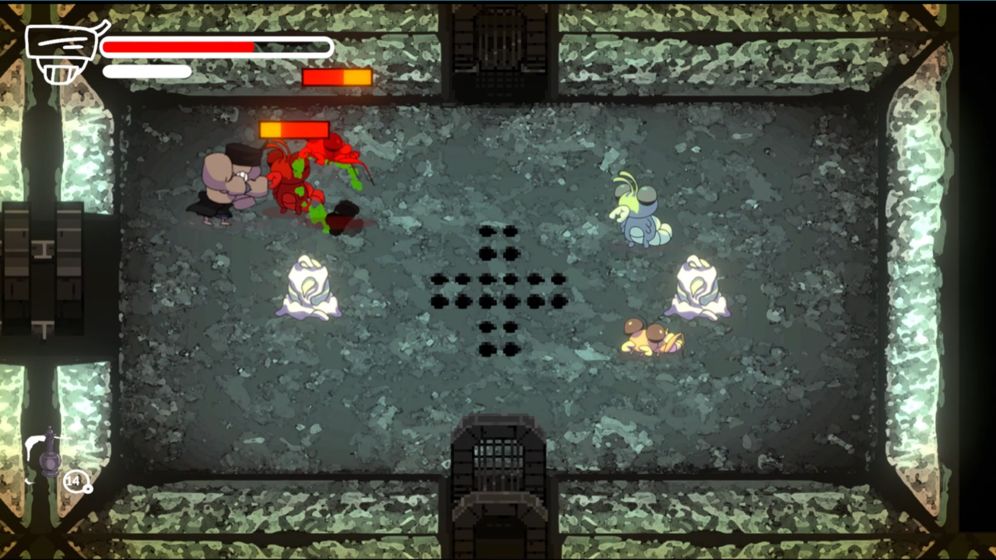This screenshot has height=560, width=996.
Task: Select the purple flask item icon
Action: click(x=48, y=454)
